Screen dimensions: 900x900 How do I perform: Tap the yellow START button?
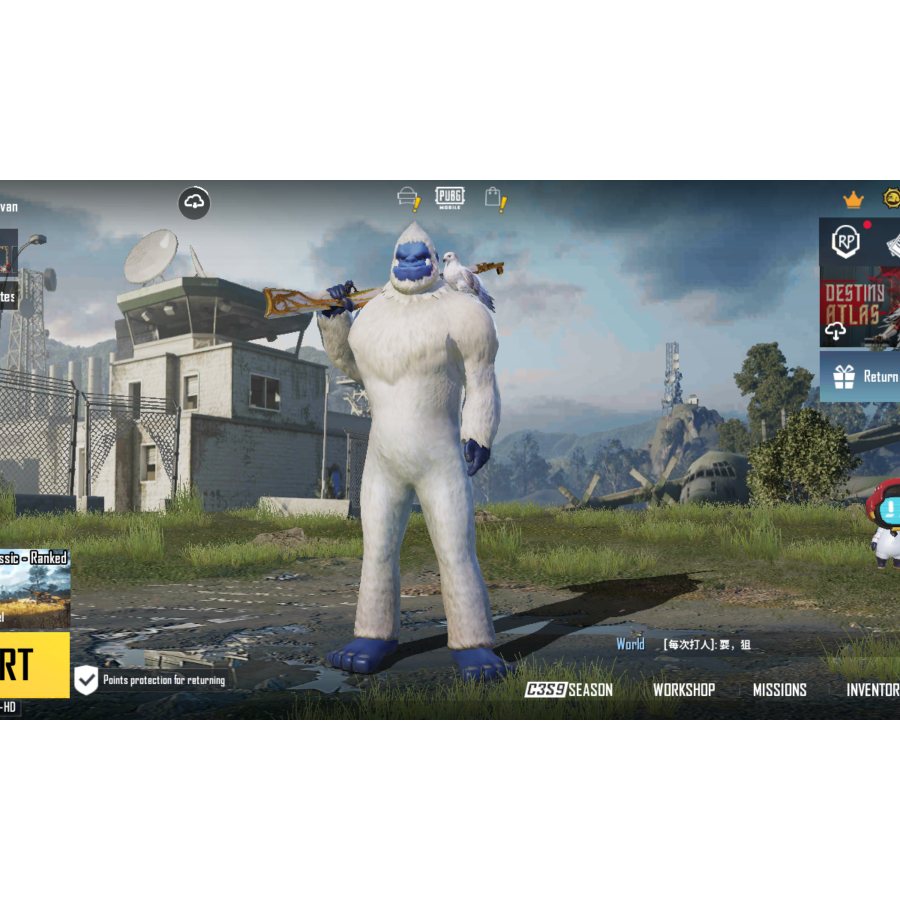click(x=32, y=664)
